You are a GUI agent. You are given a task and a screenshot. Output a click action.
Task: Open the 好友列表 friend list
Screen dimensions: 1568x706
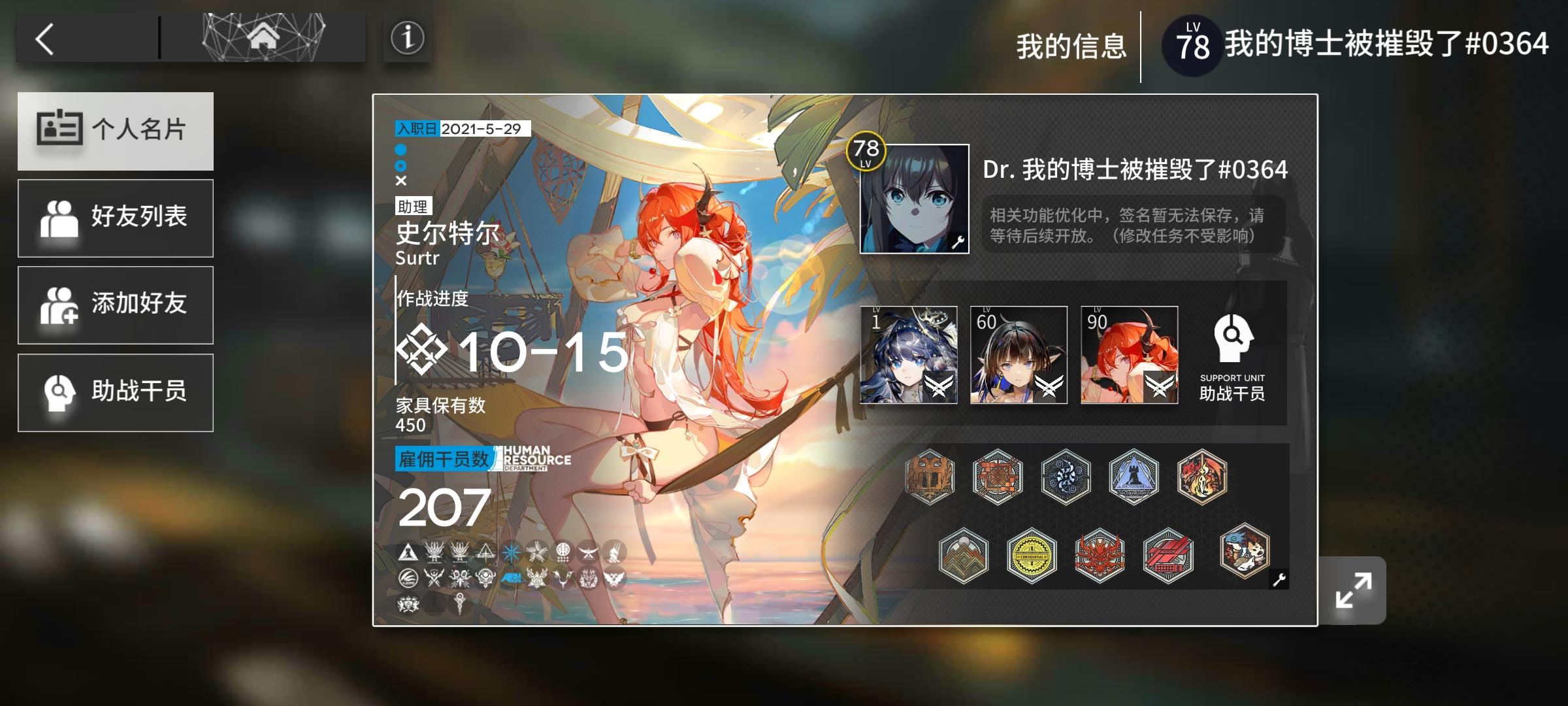pyautogui.click(x=116, y=218)
